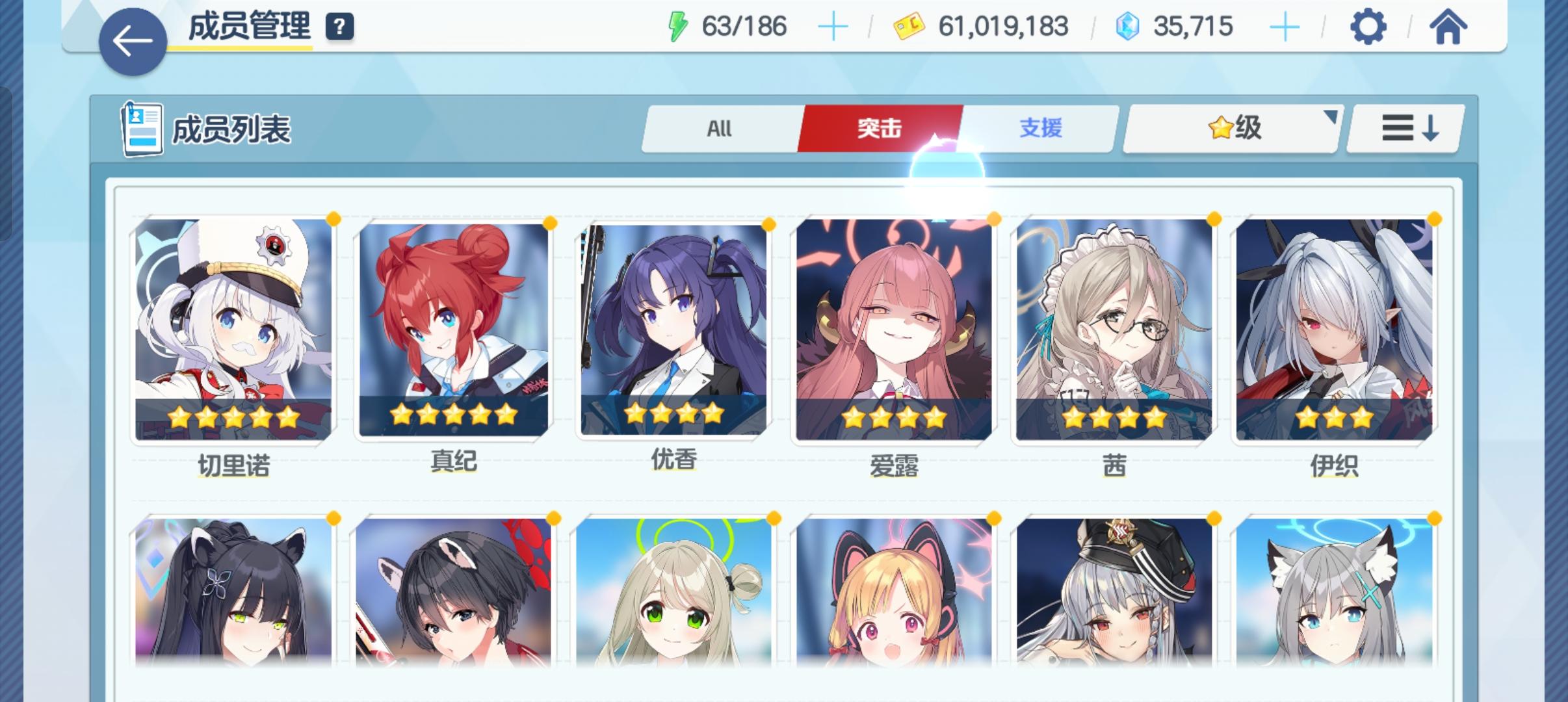This screenshot has height=702, width=1568.
Task: Click the member list notebook icon
Action: click(142, 127)
